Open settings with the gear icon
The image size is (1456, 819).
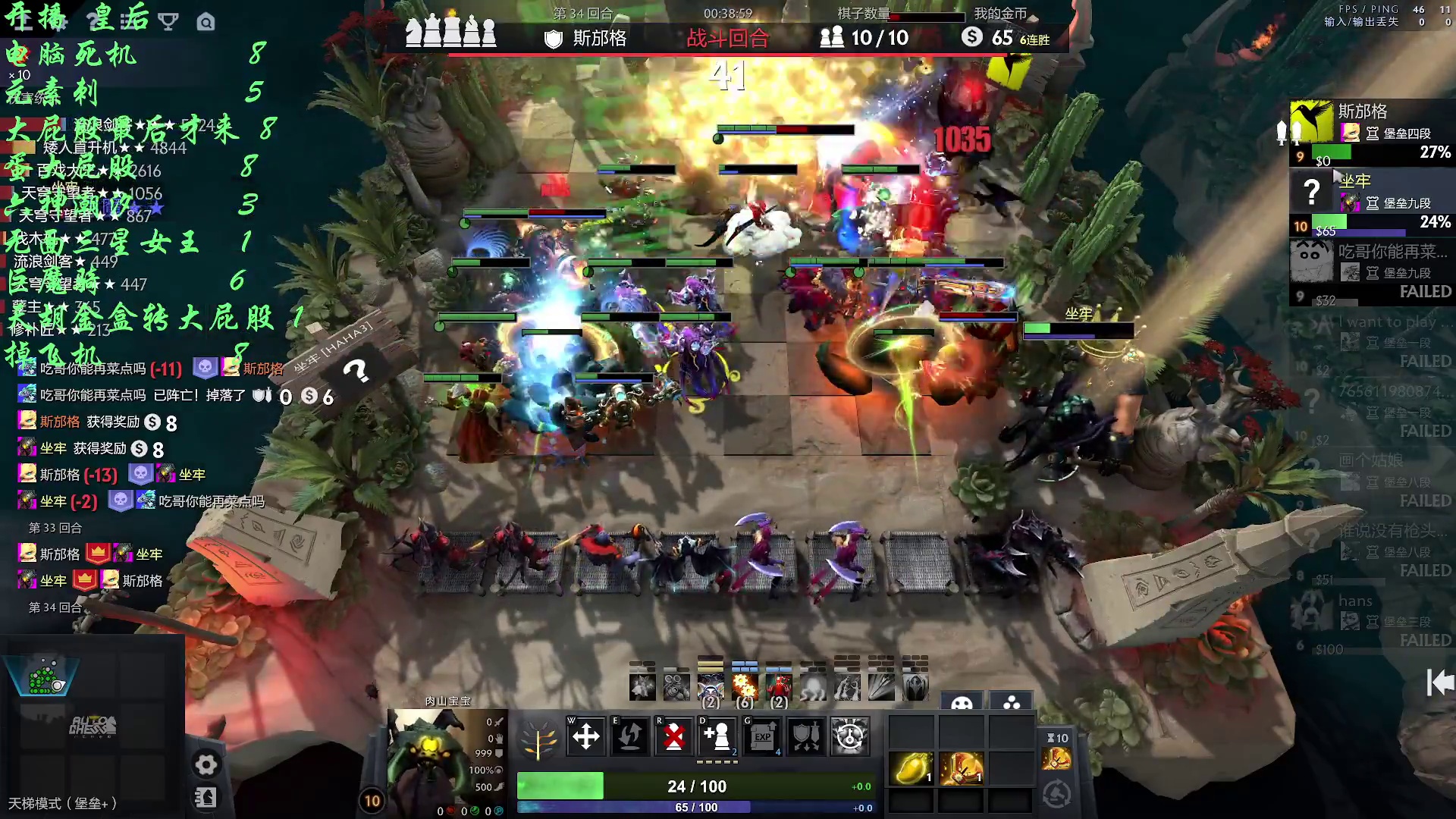(x=206, y=764)
